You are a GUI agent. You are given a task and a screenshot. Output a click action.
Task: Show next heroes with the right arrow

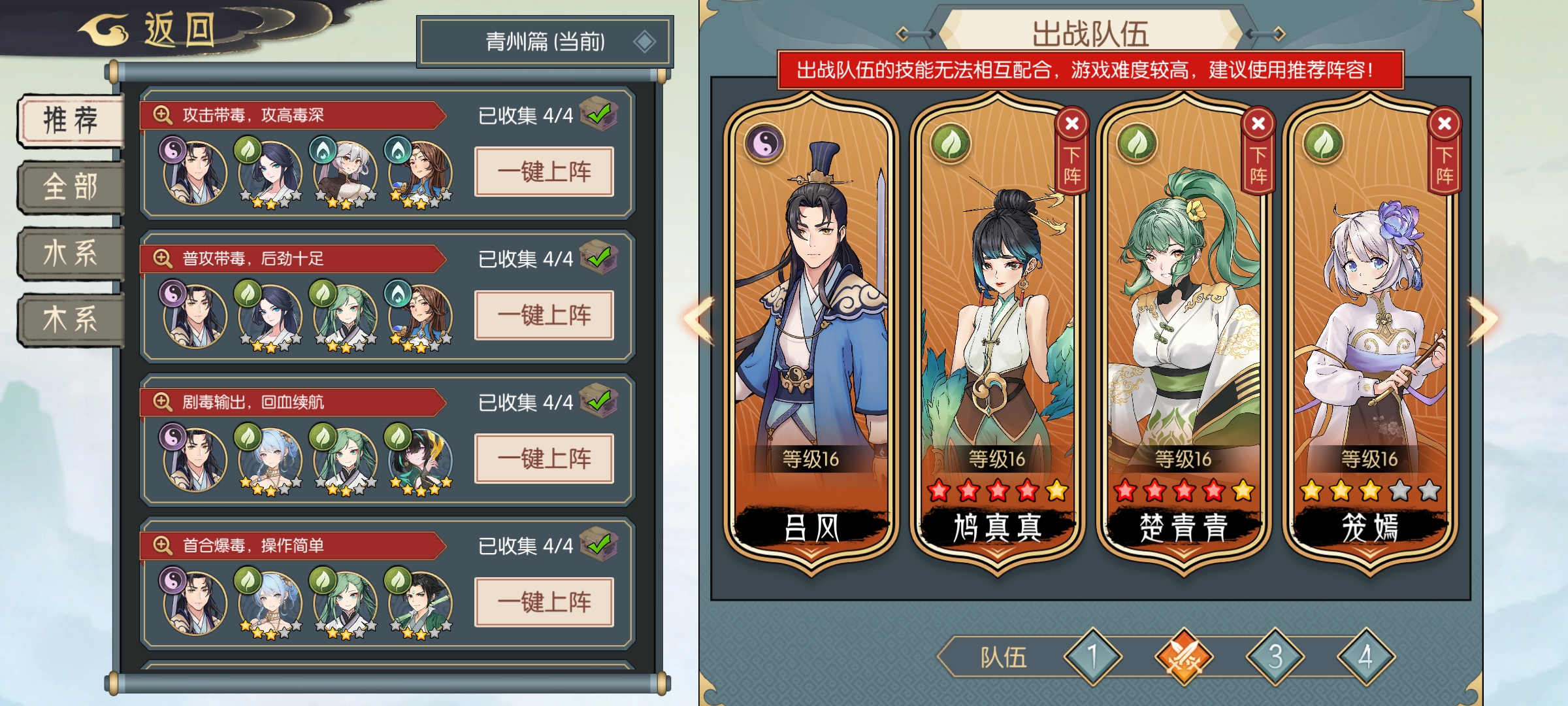pos(1482,320)
